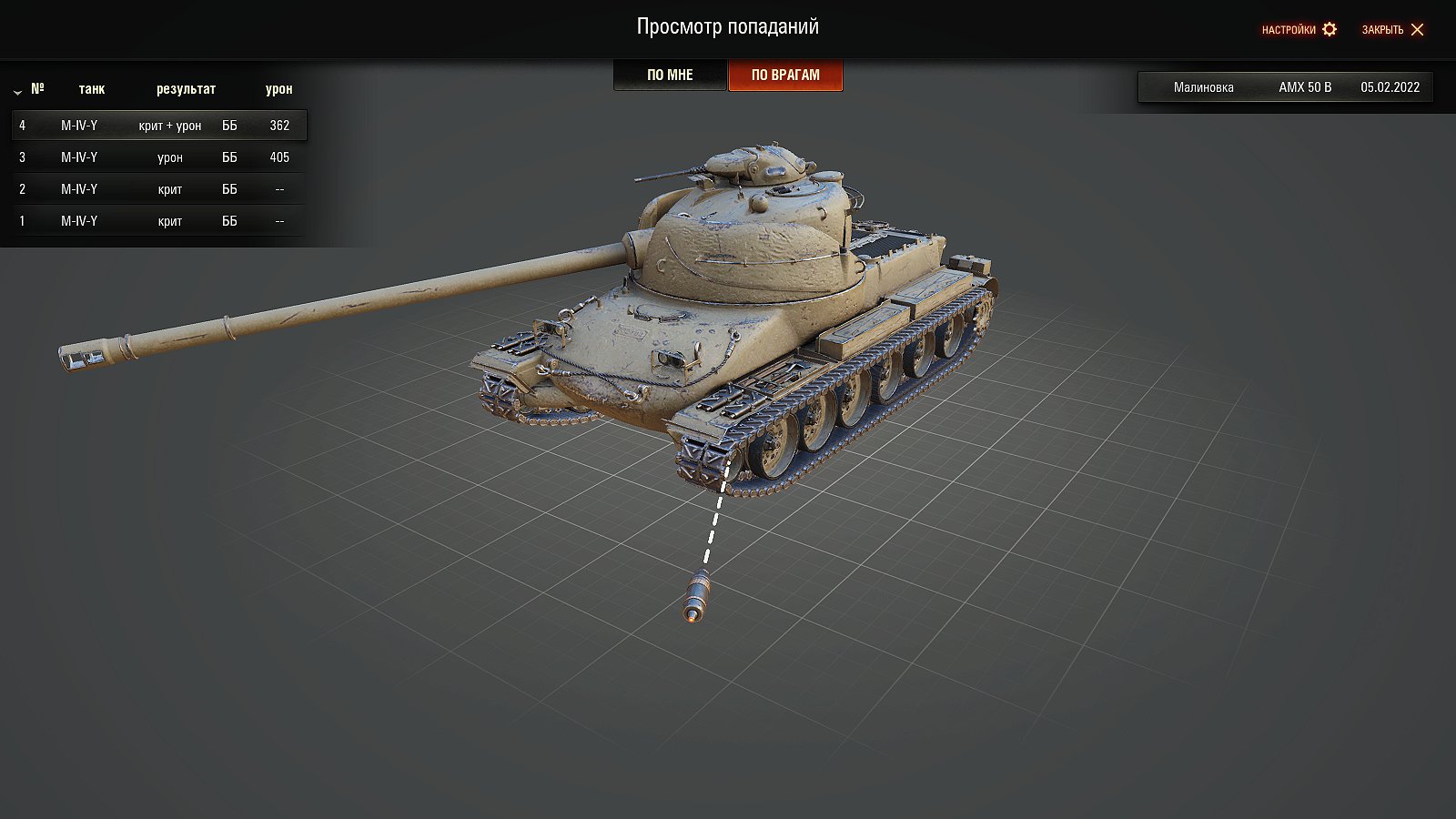
Task: Select hit row 4 with 362 damage
Action: [x=159, y=126]
